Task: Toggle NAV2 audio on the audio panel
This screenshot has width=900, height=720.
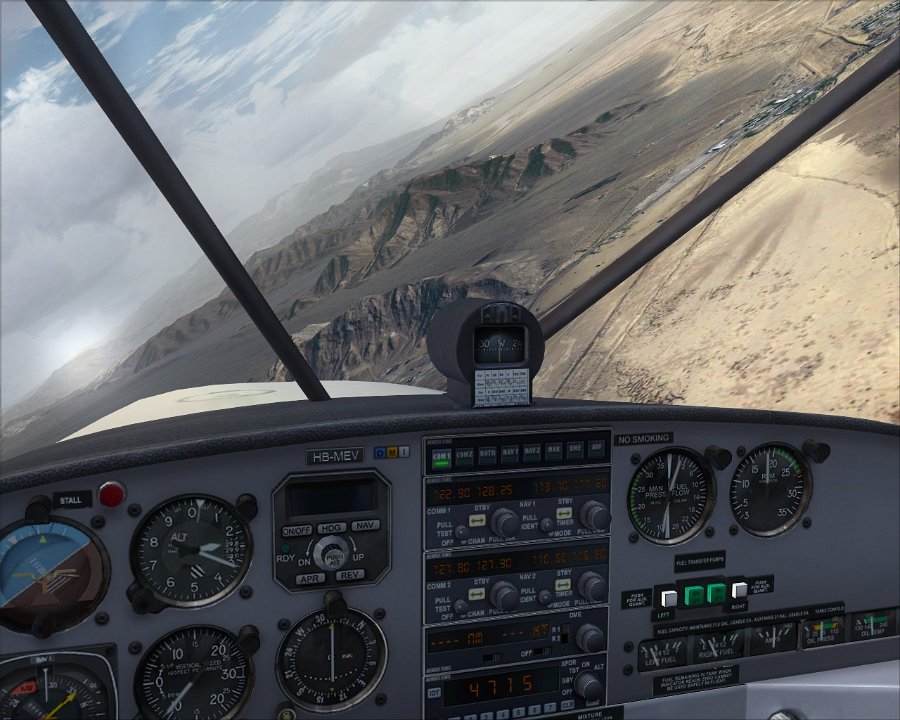Action: tap(531, 455)
